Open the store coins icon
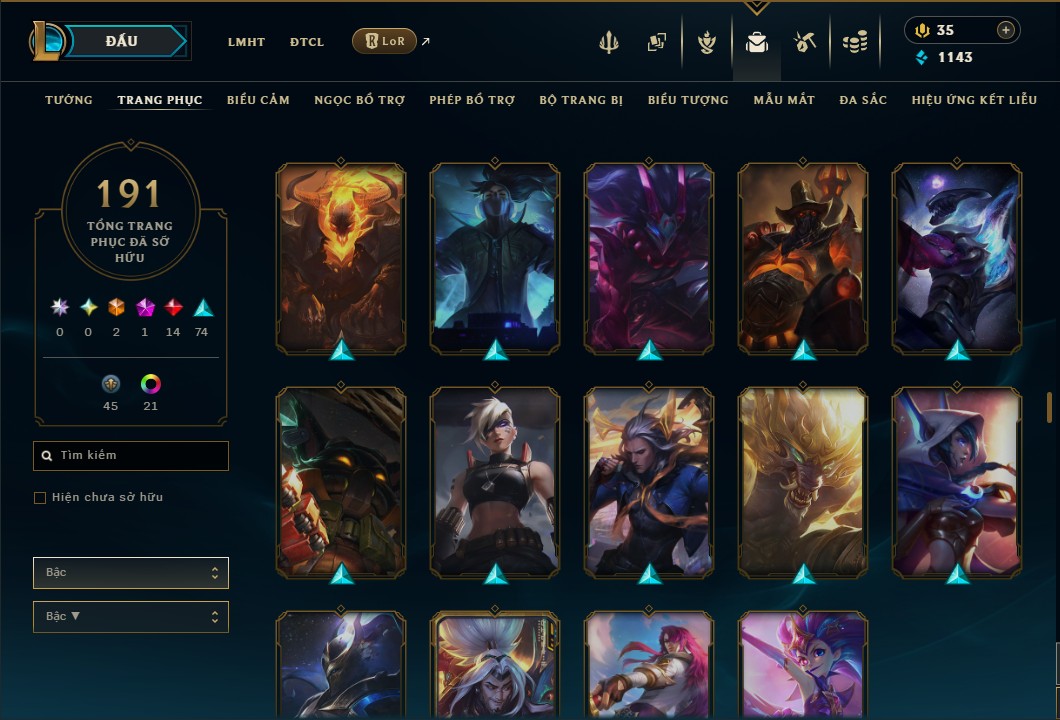The image size is (1060, 720). pyautogui.click(x=854, y=42)
